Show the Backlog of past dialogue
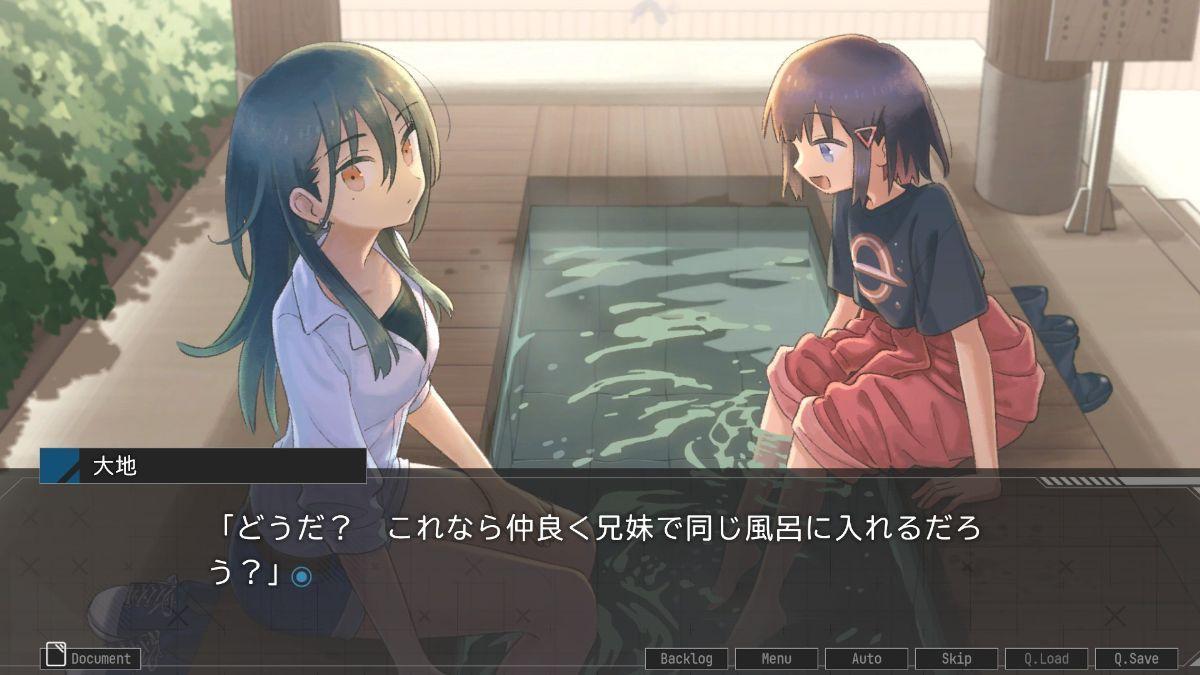Viewport: 1200px width, 675px height. (x=686, y=659)
